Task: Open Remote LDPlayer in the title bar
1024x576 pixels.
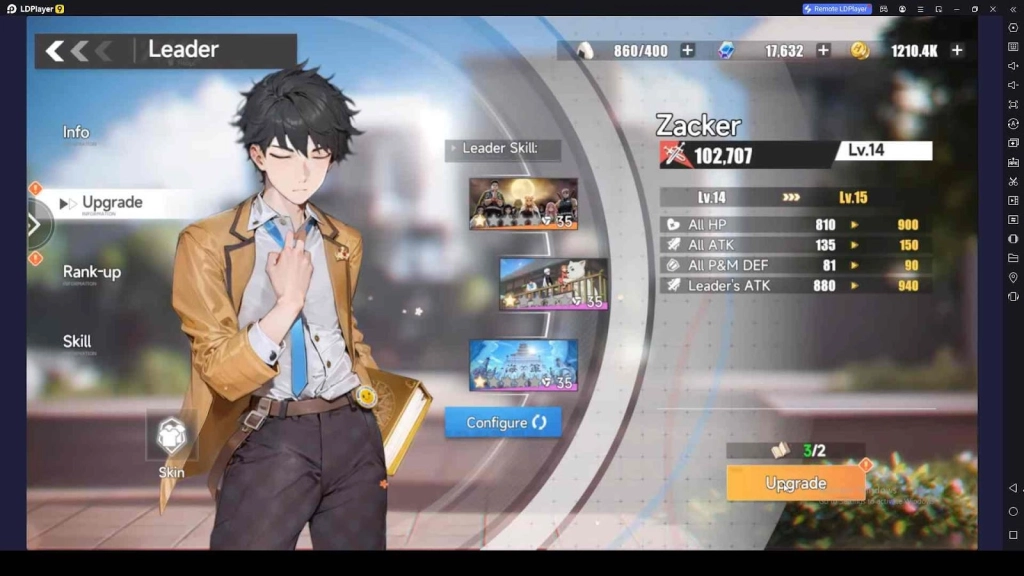Action: pos(837,9)
